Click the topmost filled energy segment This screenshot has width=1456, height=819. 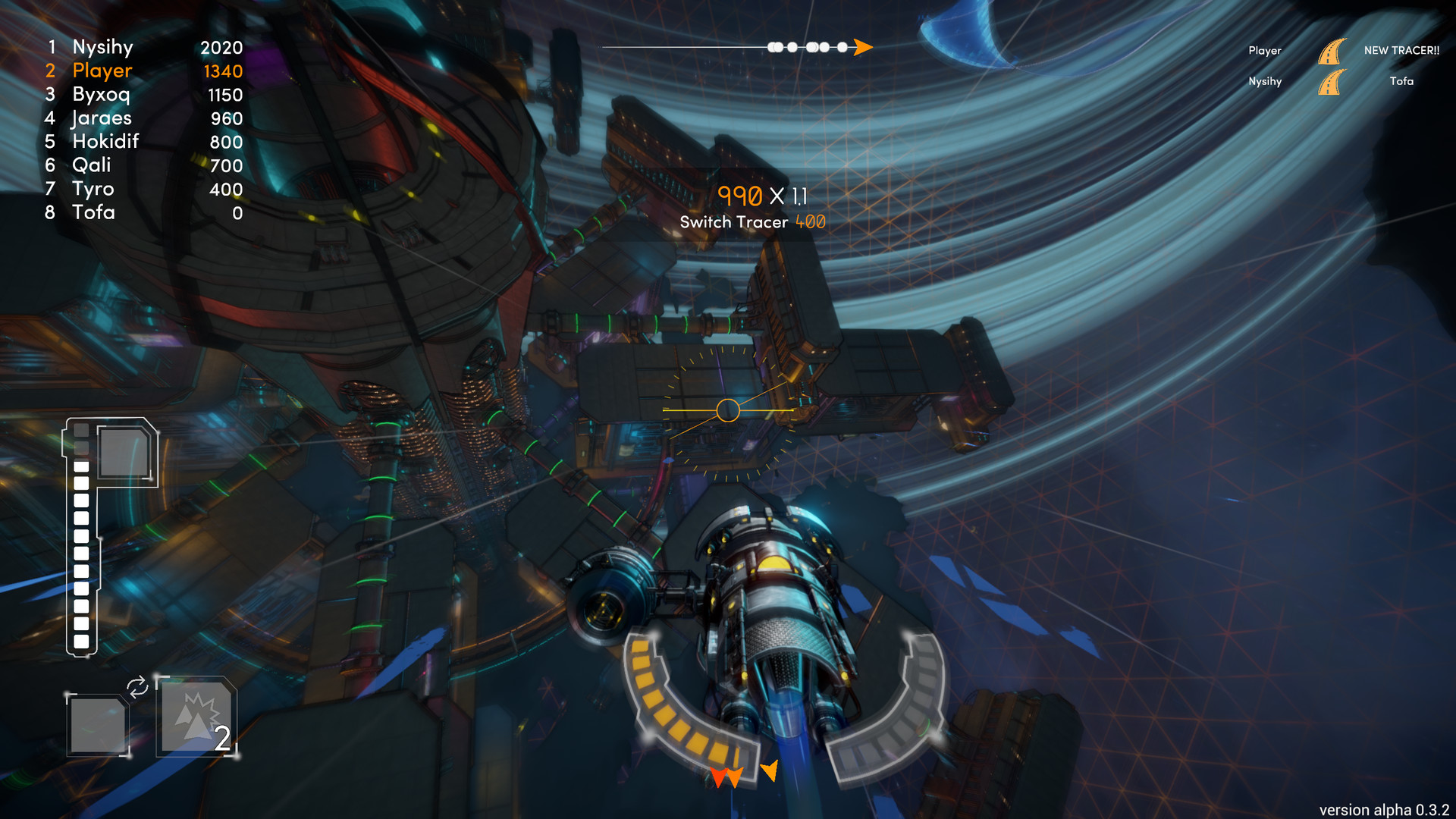[80, 466]
